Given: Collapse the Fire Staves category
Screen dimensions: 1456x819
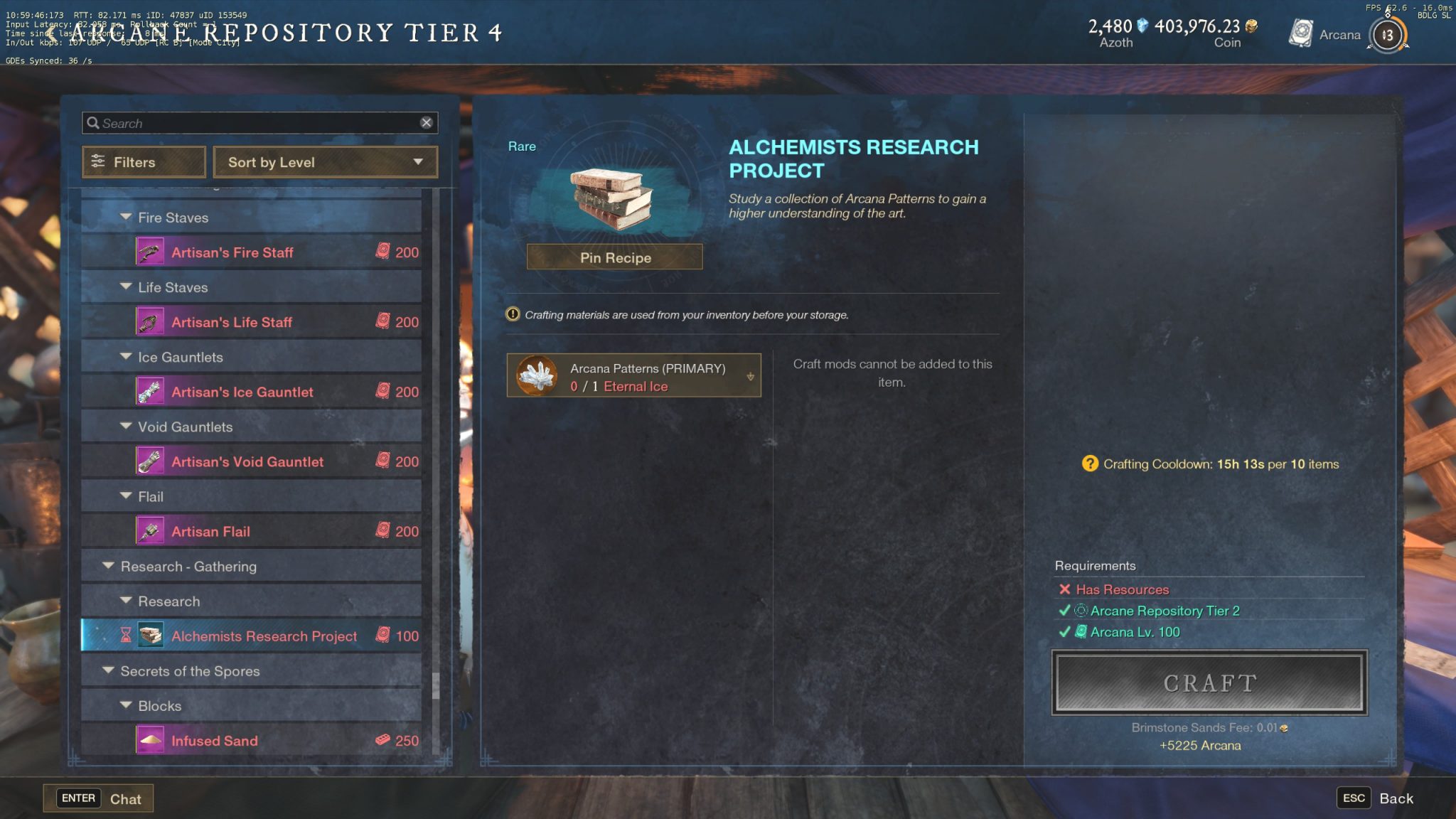Looking at the screenshot, I should (125, 217).
